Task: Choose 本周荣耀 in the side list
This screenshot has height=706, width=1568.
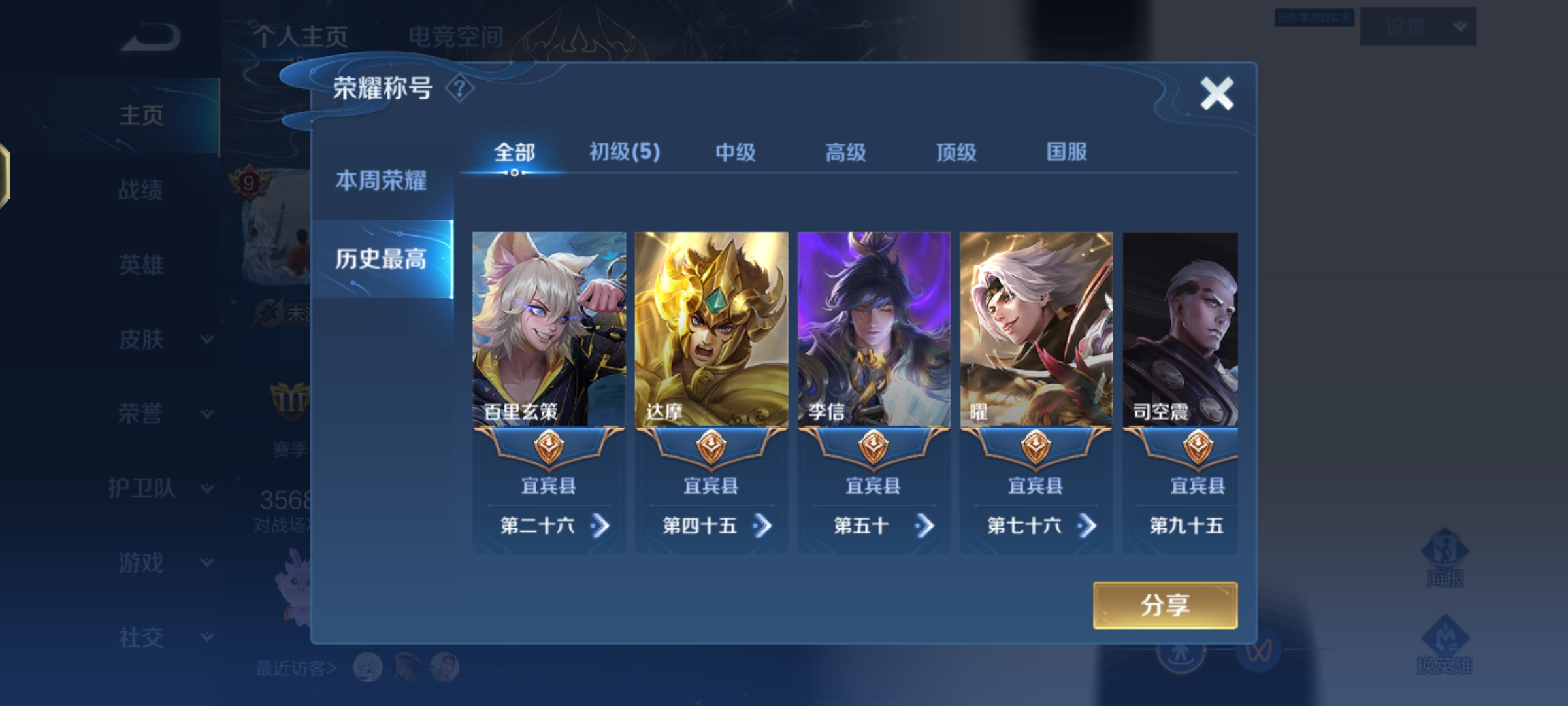Action: 381,180
